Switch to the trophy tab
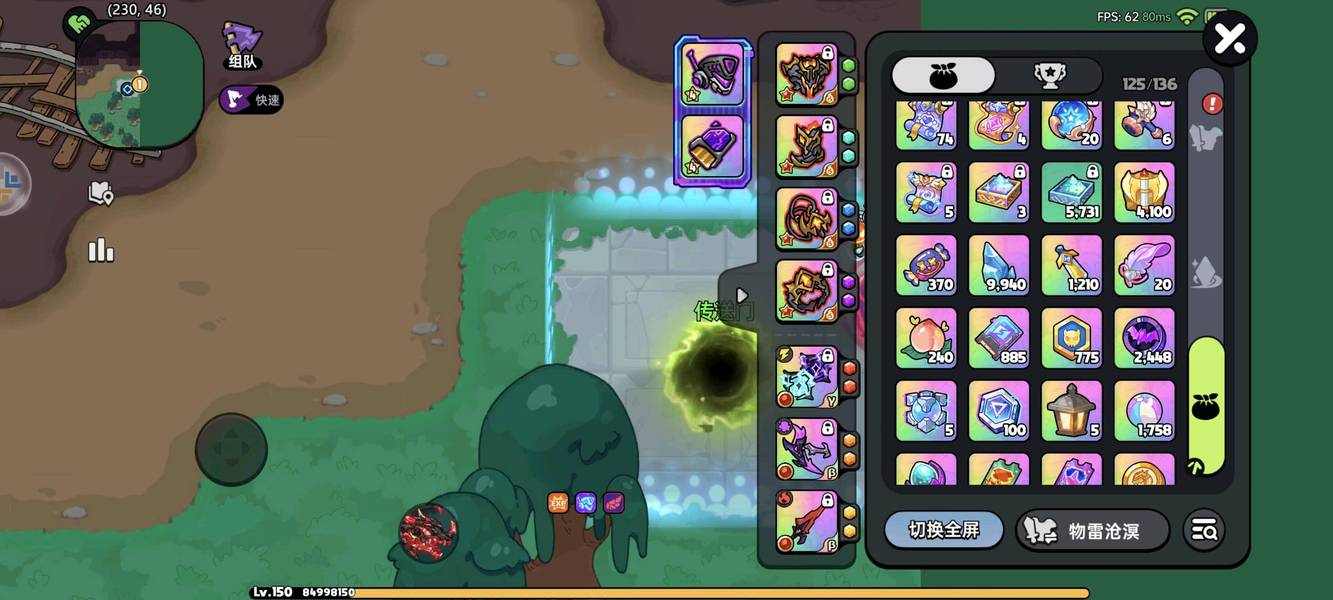This screenshot has width=1333, height=600. pos(1049,76)
